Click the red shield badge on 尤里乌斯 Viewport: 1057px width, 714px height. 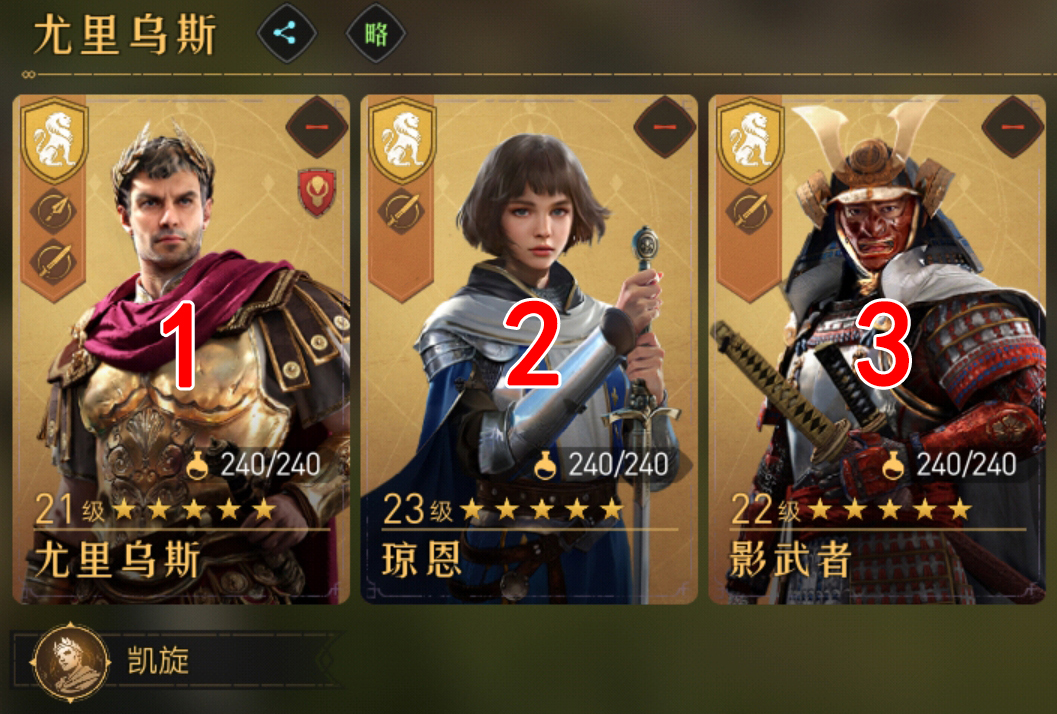tap(316, 192)
